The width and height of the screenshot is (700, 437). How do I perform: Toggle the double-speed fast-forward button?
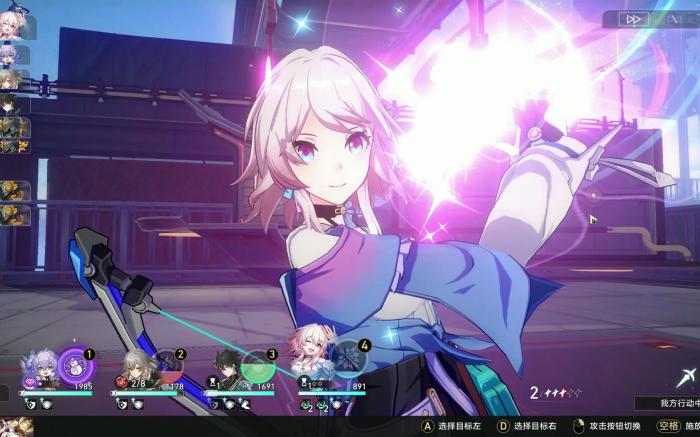tap(633, 19)
